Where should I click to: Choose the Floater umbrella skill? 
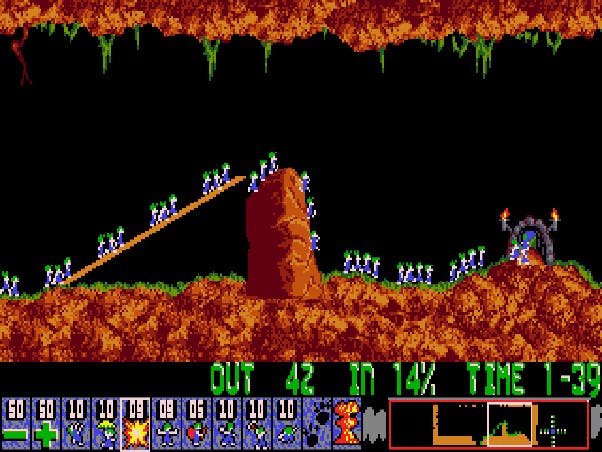pyautogui.click(x=106, y=423)
